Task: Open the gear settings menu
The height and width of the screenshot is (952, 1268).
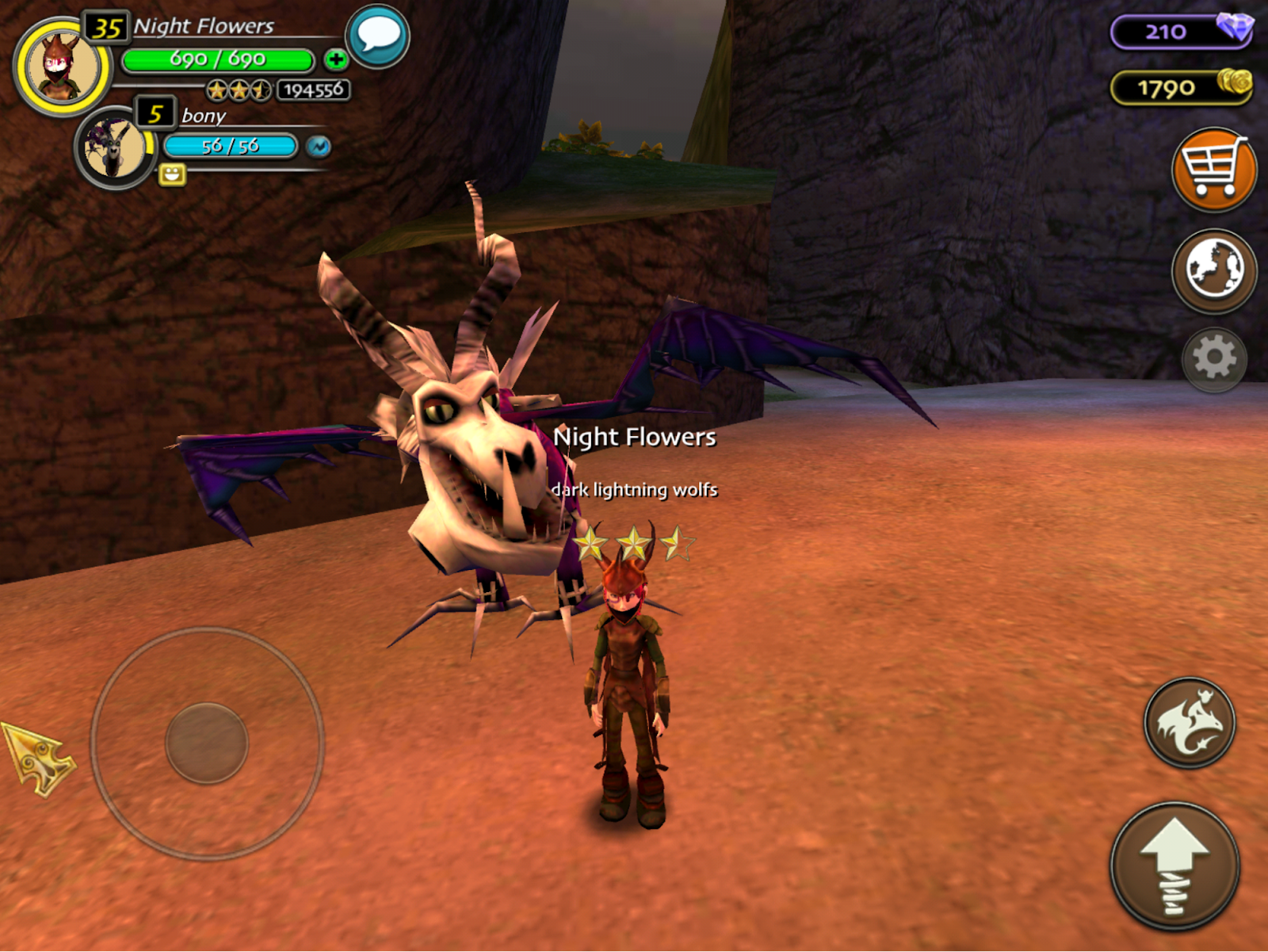Action: [x=1213, y=359]
